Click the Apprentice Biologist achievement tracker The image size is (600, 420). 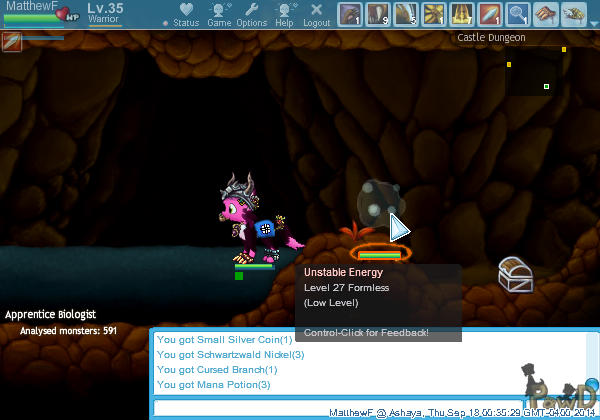pos(62,321)
